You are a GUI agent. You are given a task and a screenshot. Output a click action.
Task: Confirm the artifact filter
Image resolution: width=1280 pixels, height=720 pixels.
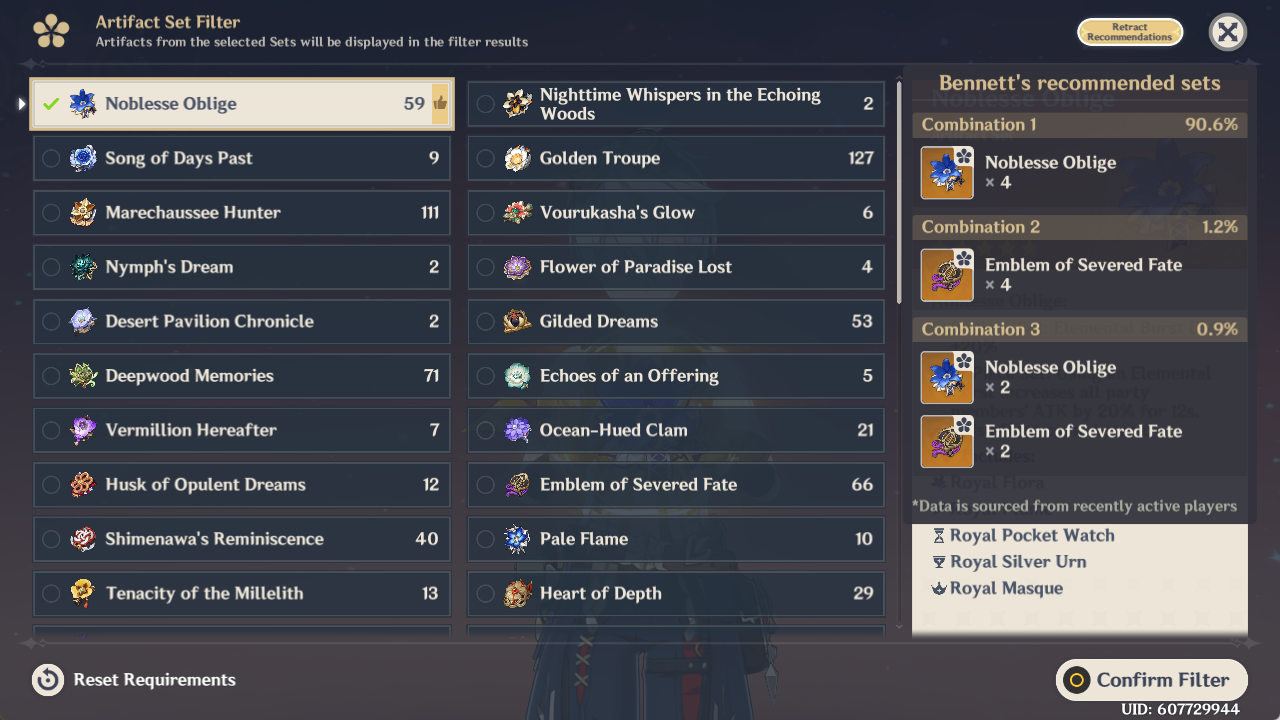pyautogui.click(x=1151, y=680)
